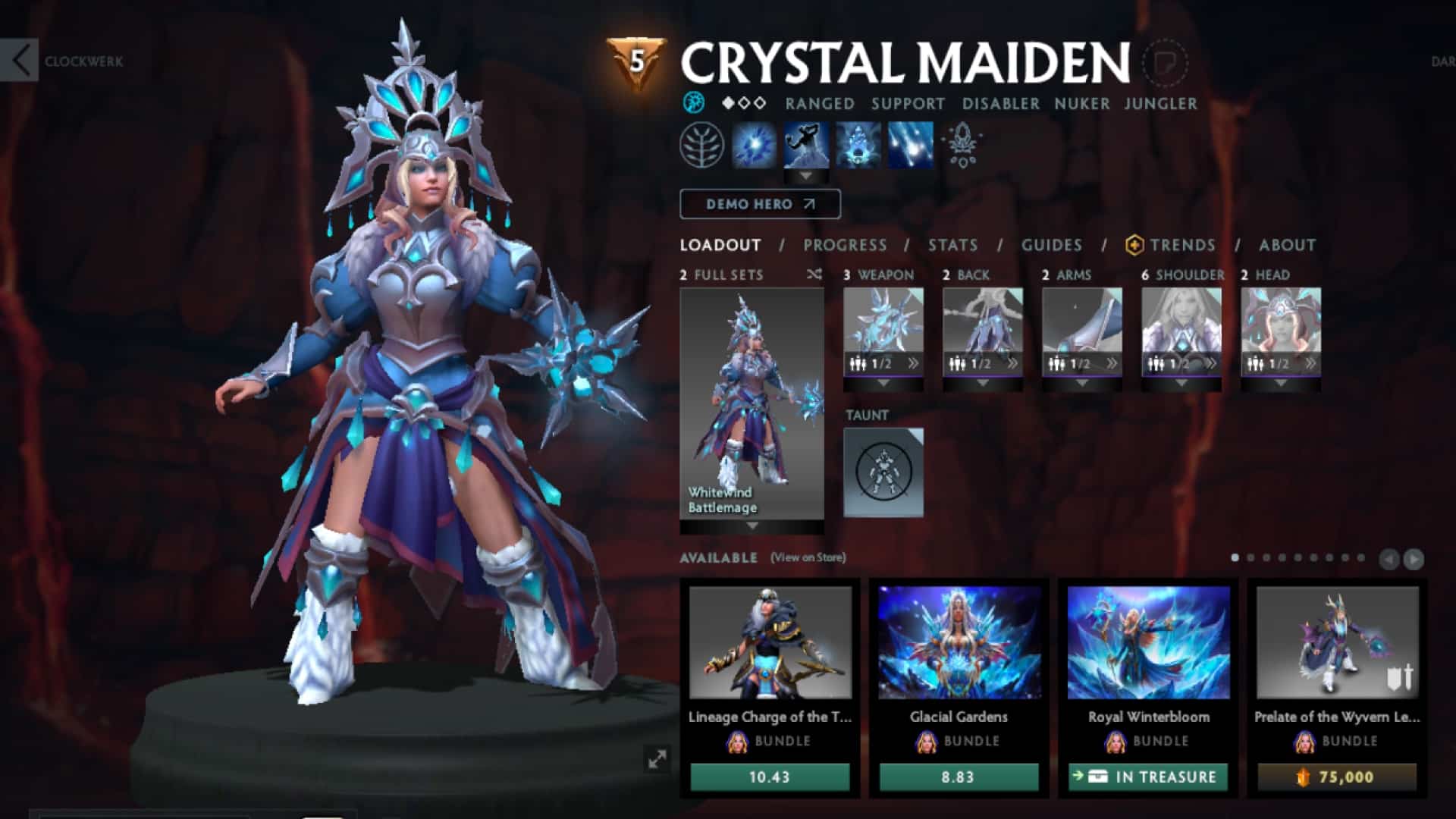Open the Aghanim's upgrades icon
Image resolution: width=1456 pixels, height=819 pixels.
point(962,146)
